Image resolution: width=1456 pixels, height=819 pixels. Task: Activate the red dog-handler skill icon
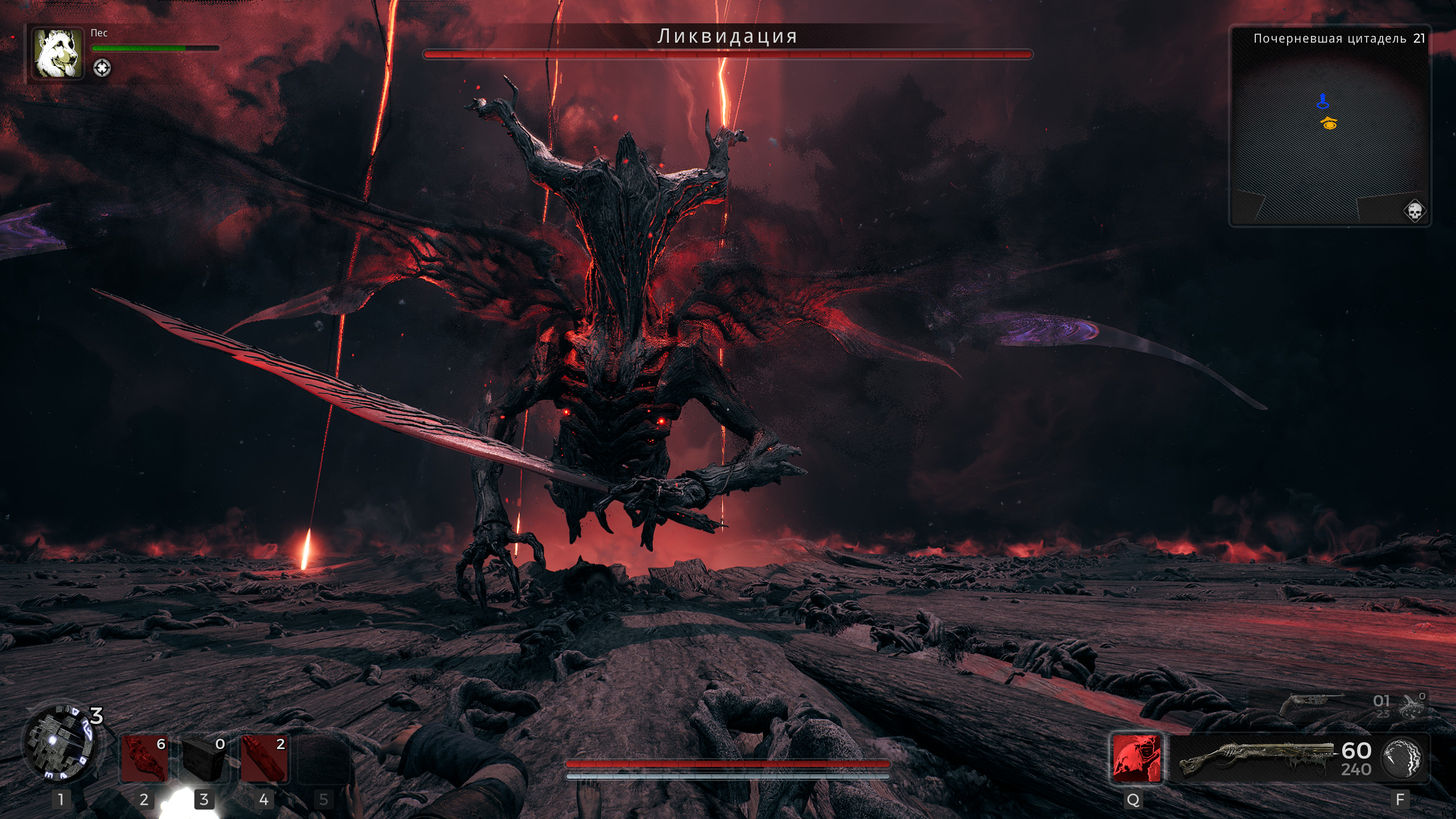[x=1136, y=758]
